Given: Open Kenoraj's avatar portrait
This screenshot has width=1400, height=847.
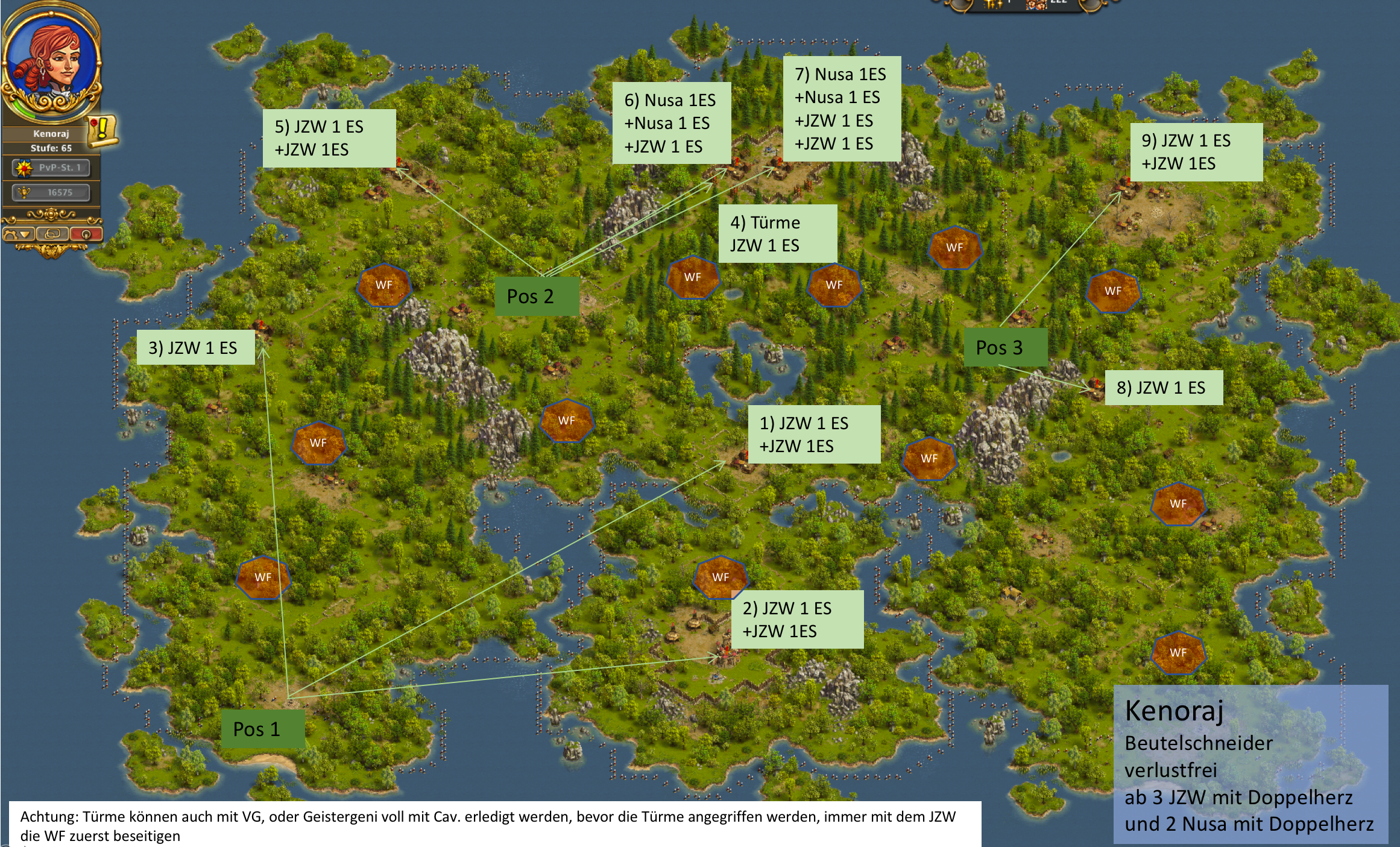Looking at the screenshot, I should 51,63.
